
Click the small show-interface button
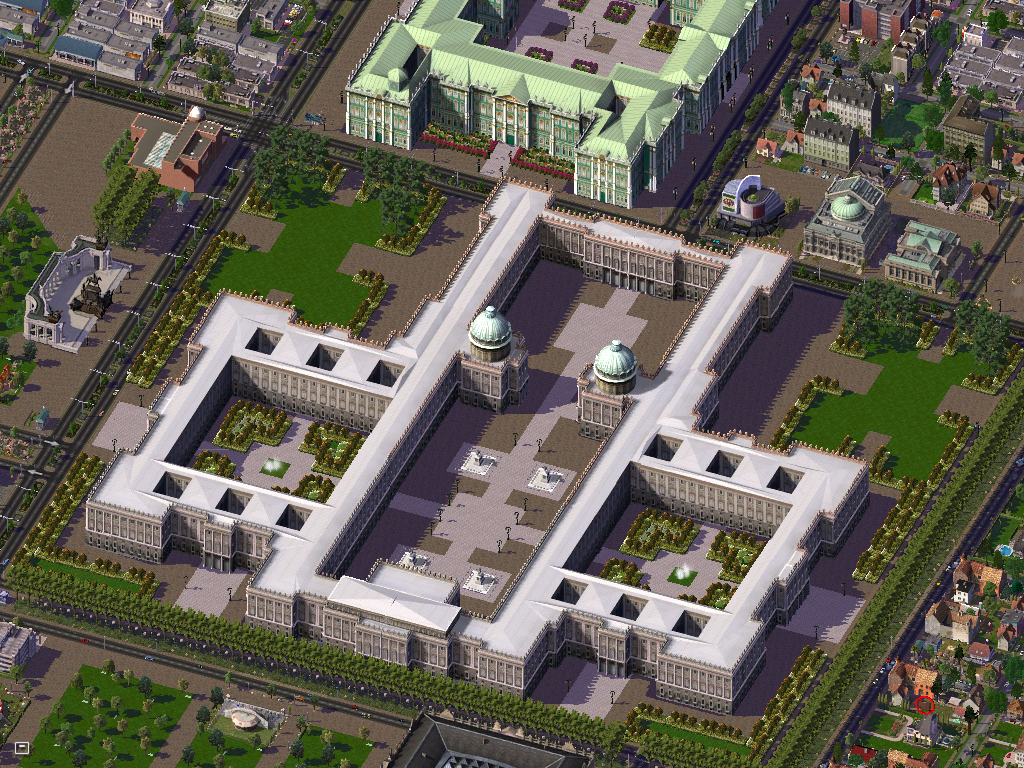[21, 747]
